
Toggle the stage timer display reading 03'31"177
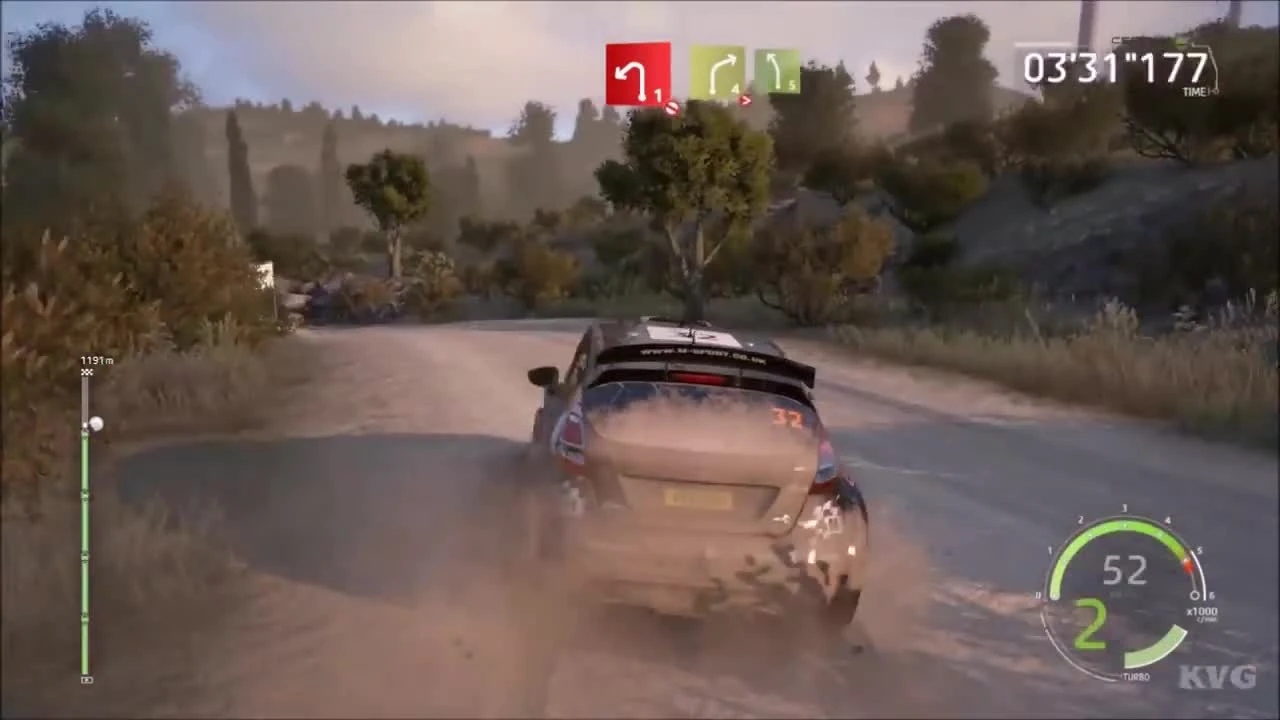pyautogui.click(x=1115, y=67)
